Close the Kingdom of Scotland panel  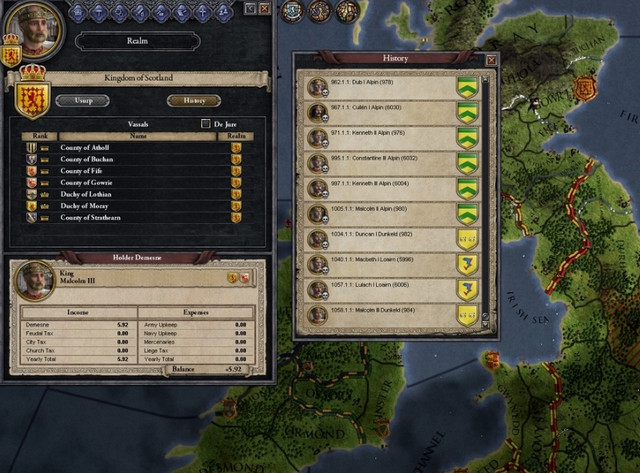click(x=264, y=8)
